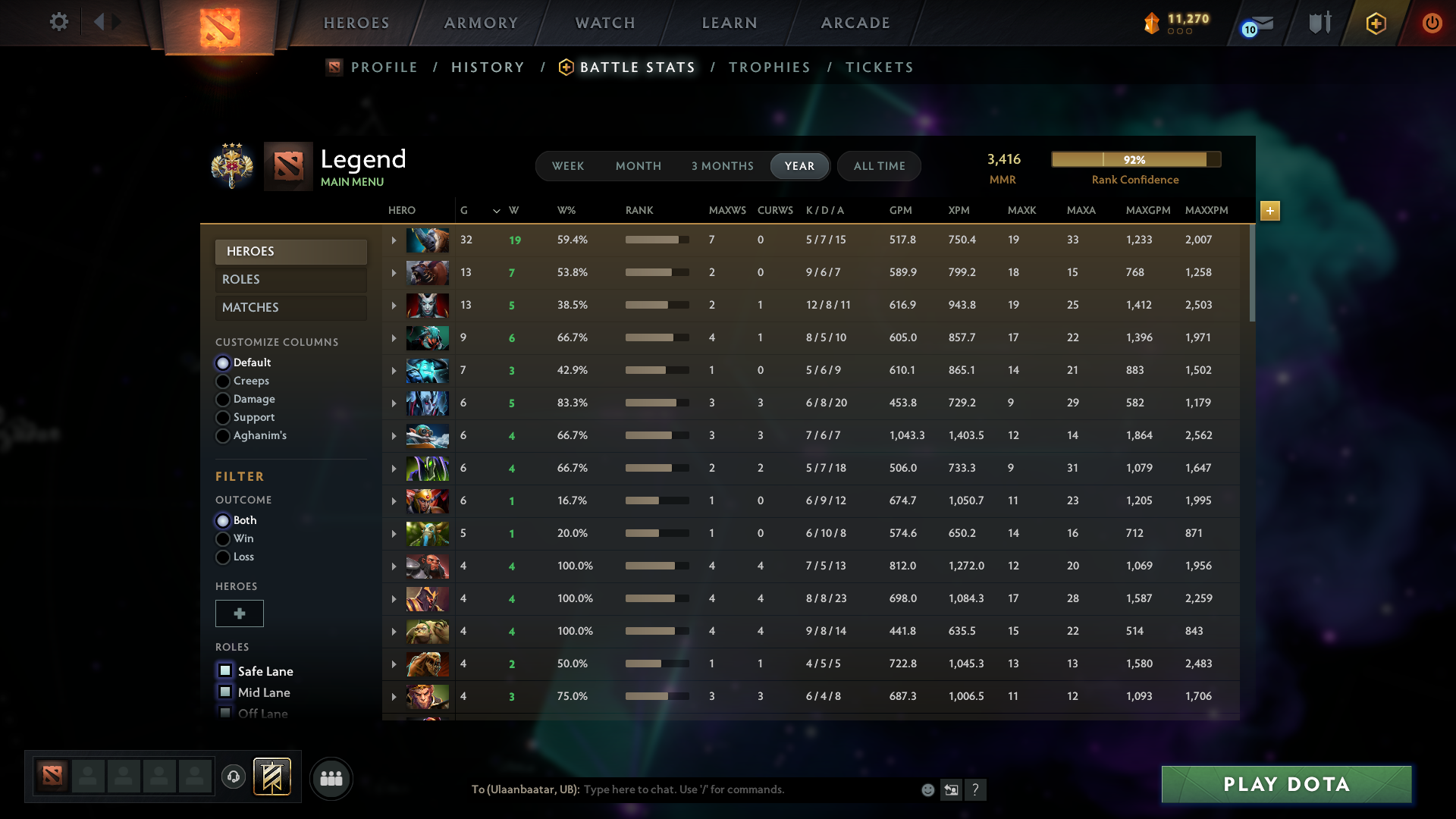Switch to the TROPHIES tab

tap(769, 67)
